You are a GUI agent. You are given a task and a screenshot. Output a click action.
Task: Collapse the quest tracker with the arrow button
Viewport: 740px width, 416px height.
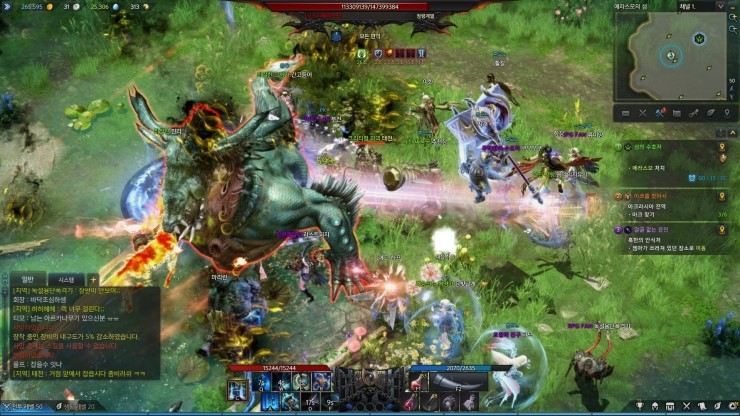point(731,131)
